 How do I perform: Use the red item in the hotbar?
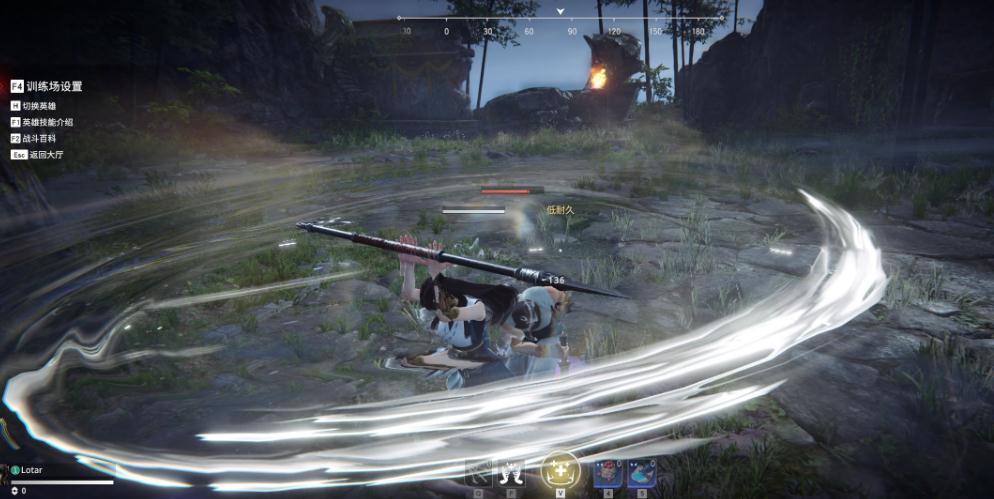click(x=609, y=472)
